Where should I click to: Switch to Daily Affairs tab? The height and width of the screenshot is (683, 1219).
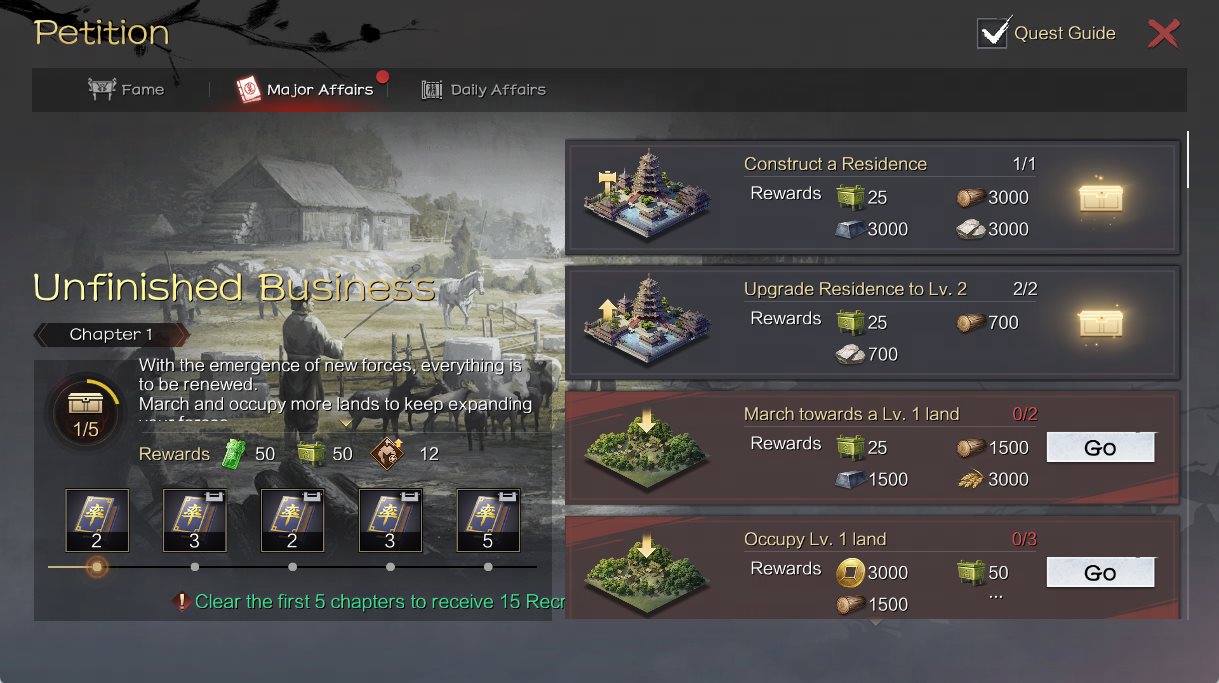(484, 90)
